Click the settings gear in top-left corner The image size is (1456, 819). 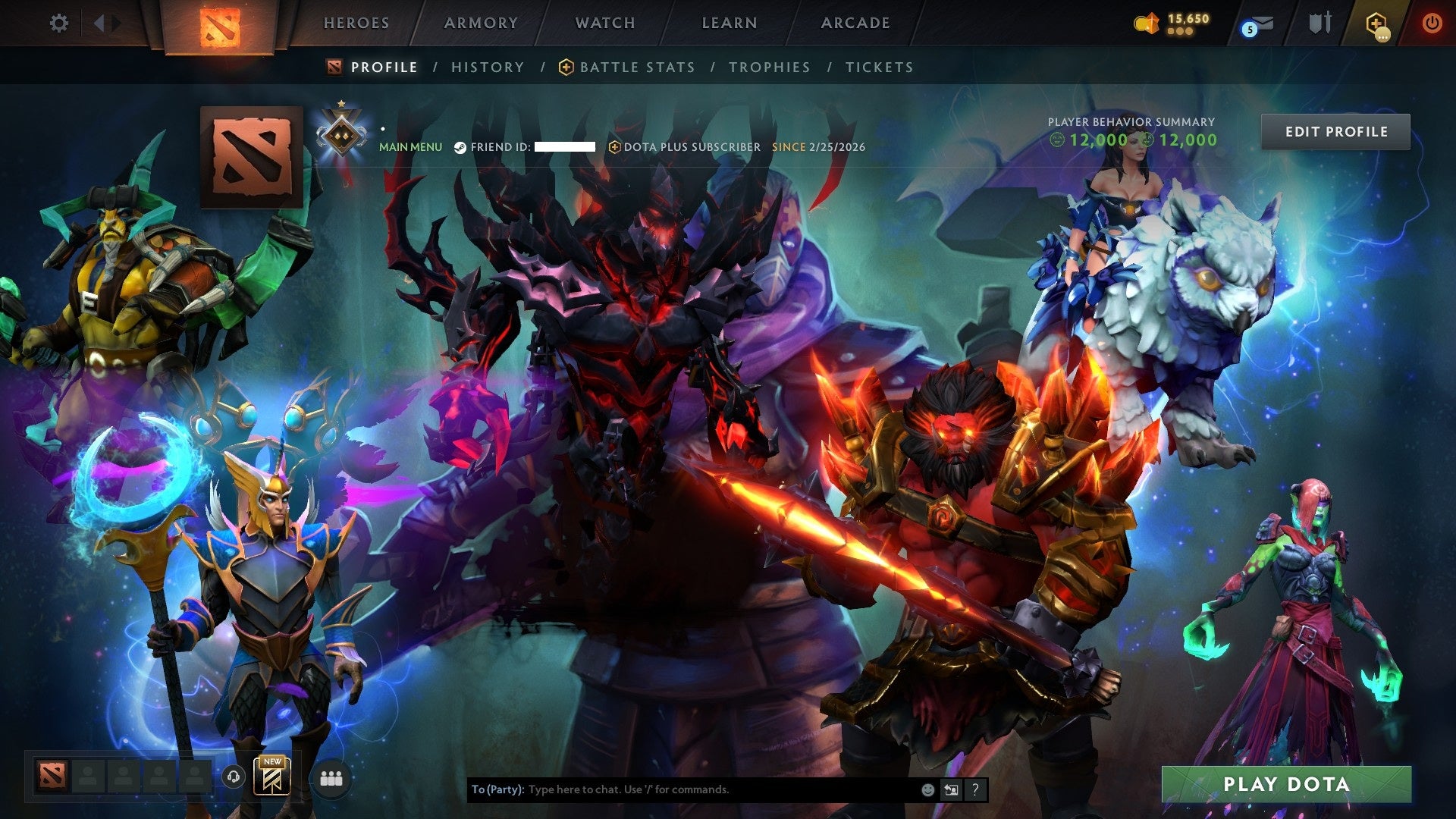(59, 23)
